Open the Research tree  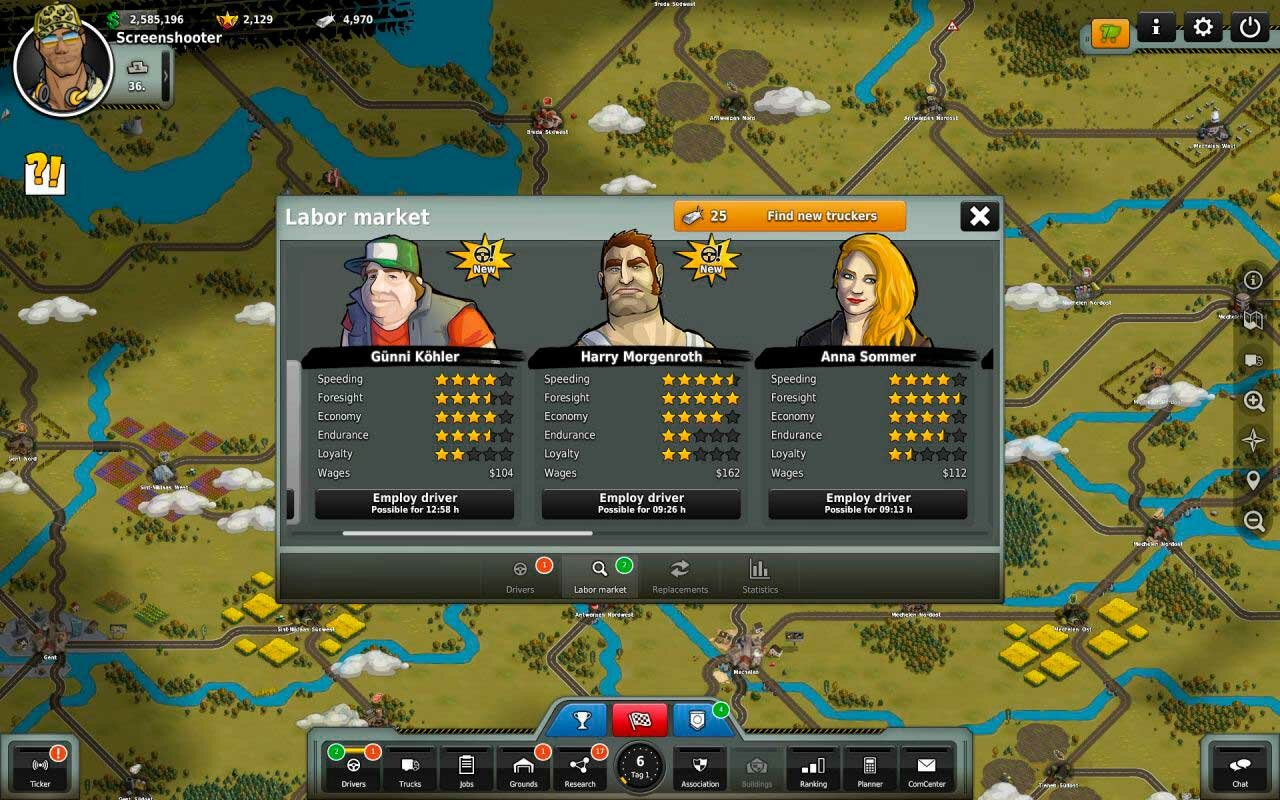pos(580,770)
